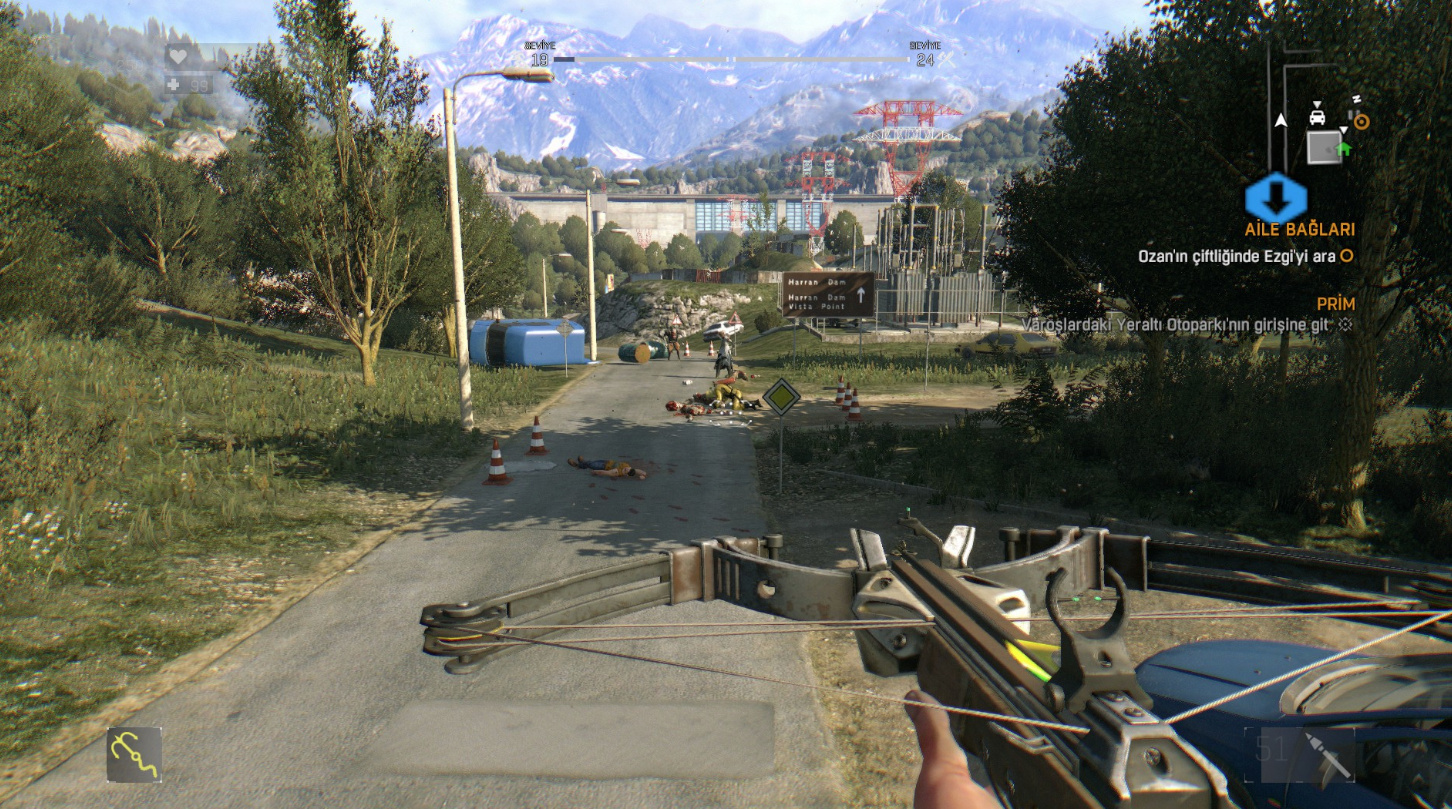Click the blue hexagon objective marker

click(1275, 198)
